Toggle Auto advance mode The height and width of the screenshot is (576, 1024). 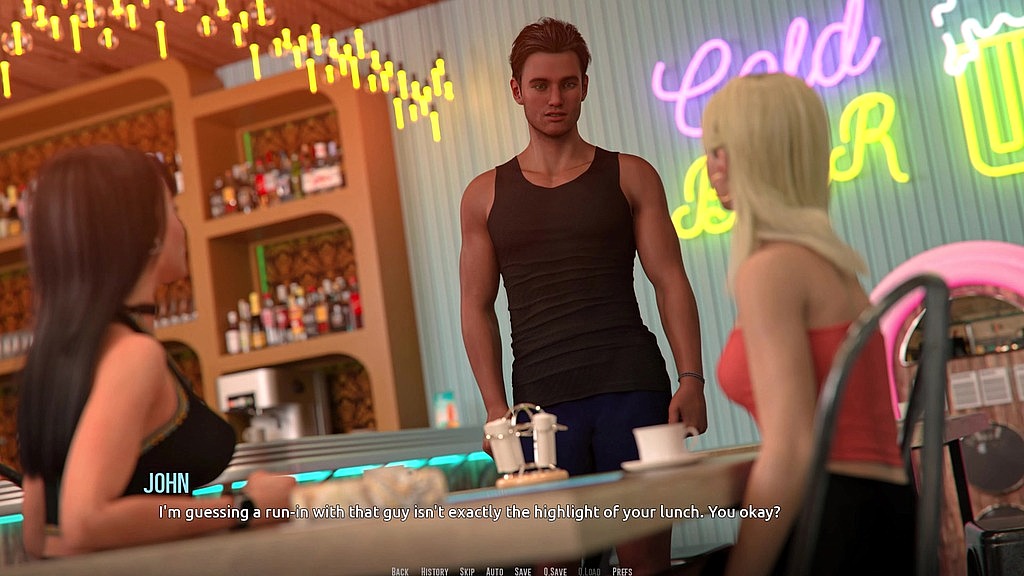click(494, 571)
